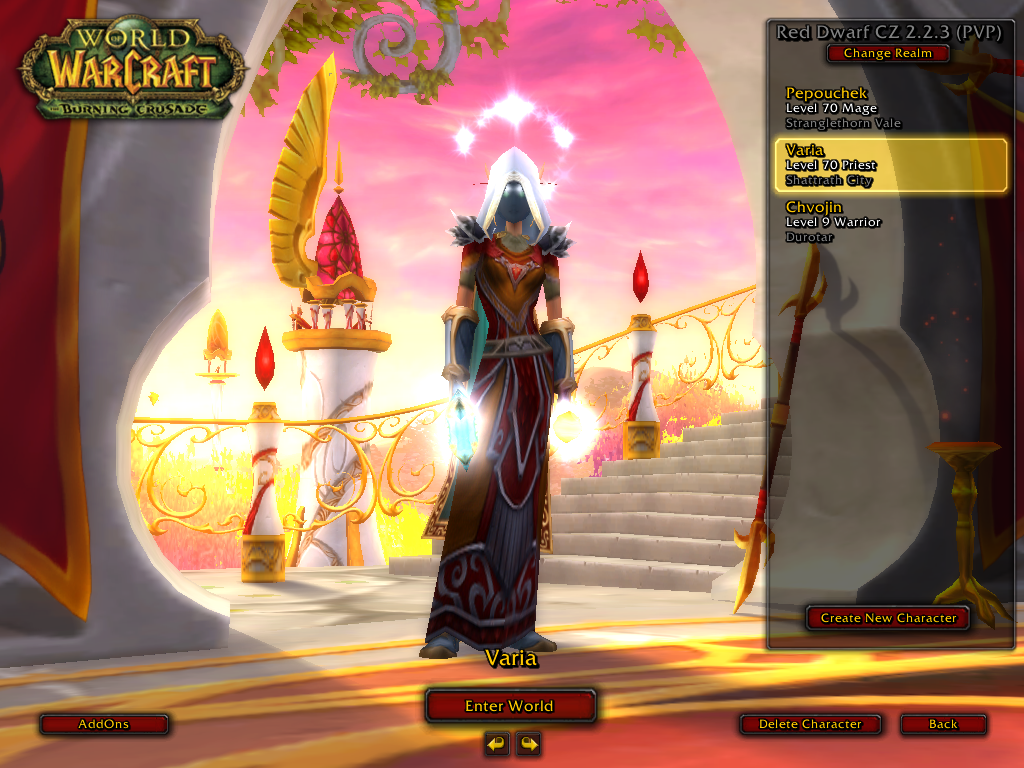Choose Varia the Level 70 Priest

889,165
